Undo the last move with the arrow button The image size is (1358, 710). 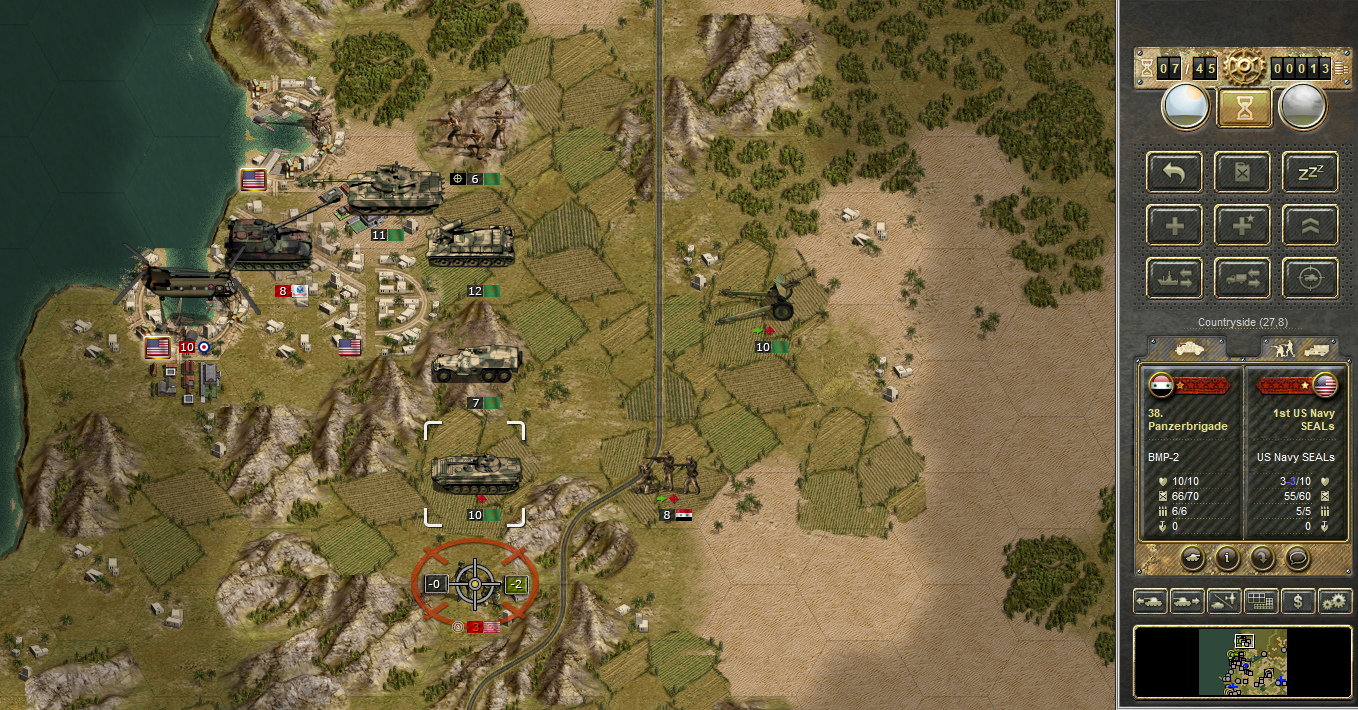(1175, 172)
